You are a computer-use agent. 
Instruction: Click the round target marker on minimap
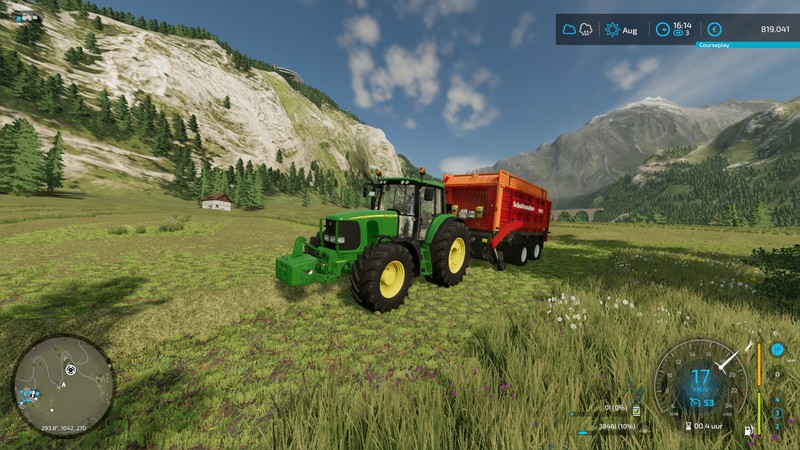70,370
